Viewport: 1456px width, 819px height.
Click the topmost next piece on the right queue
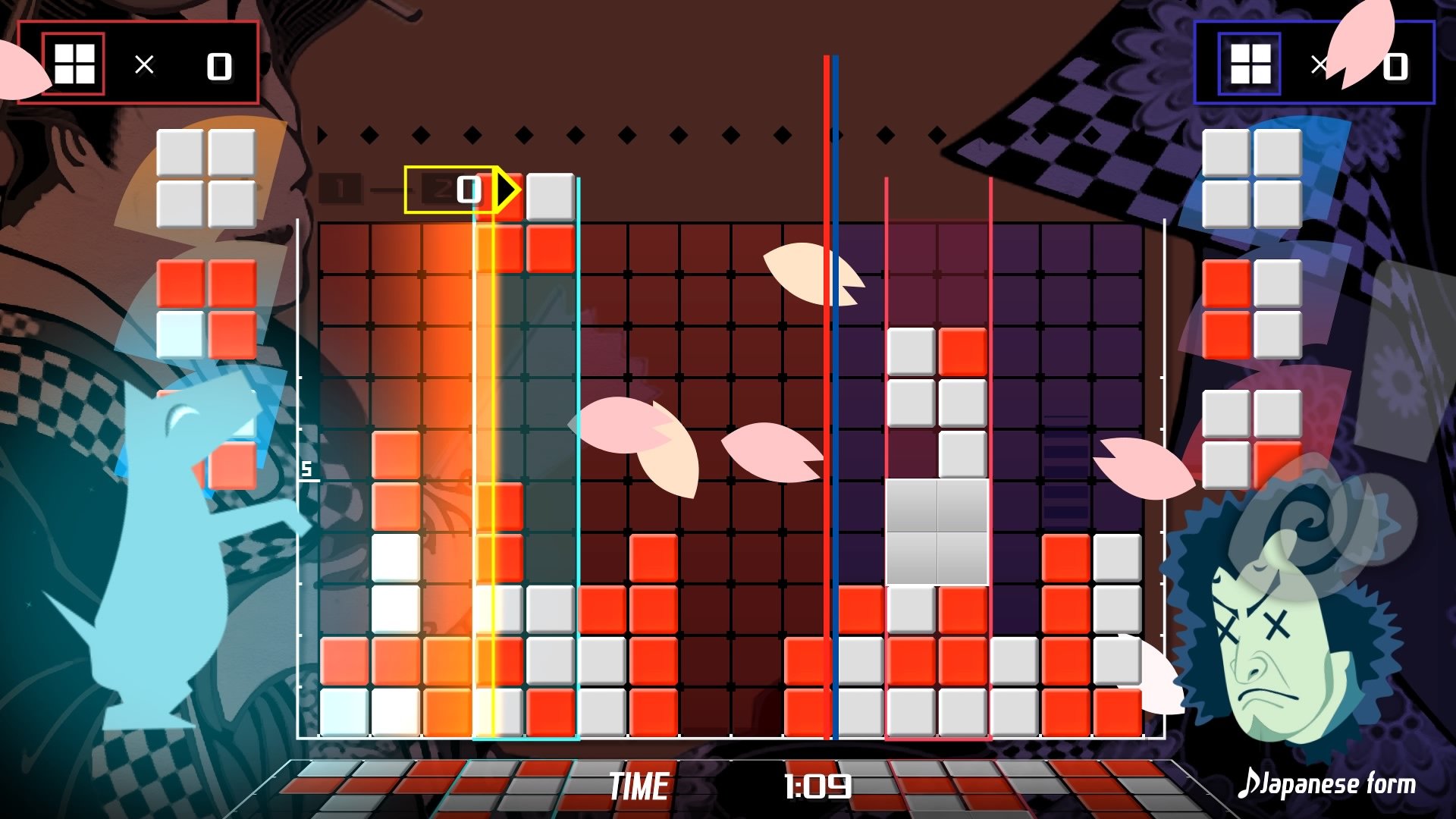(x=1251, y=178)
